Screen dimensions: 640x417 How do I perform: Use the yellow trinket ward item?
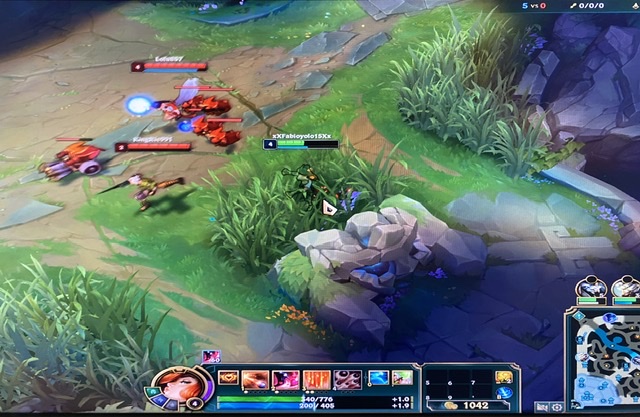tap(503, 377)
